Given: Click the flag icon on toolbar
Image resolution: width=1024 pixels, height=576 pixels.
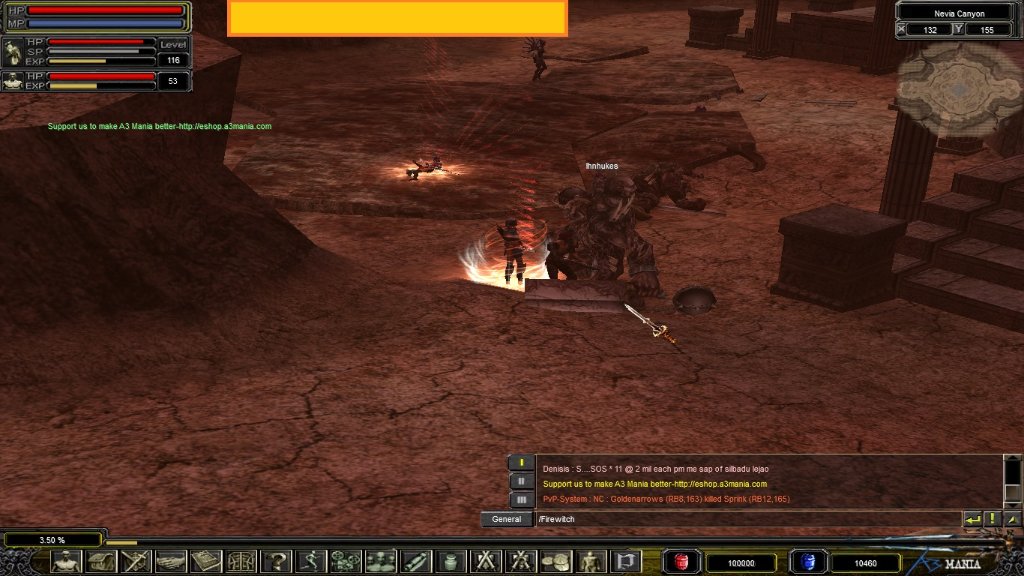Looking at the screenshot, I should (626, 561).
